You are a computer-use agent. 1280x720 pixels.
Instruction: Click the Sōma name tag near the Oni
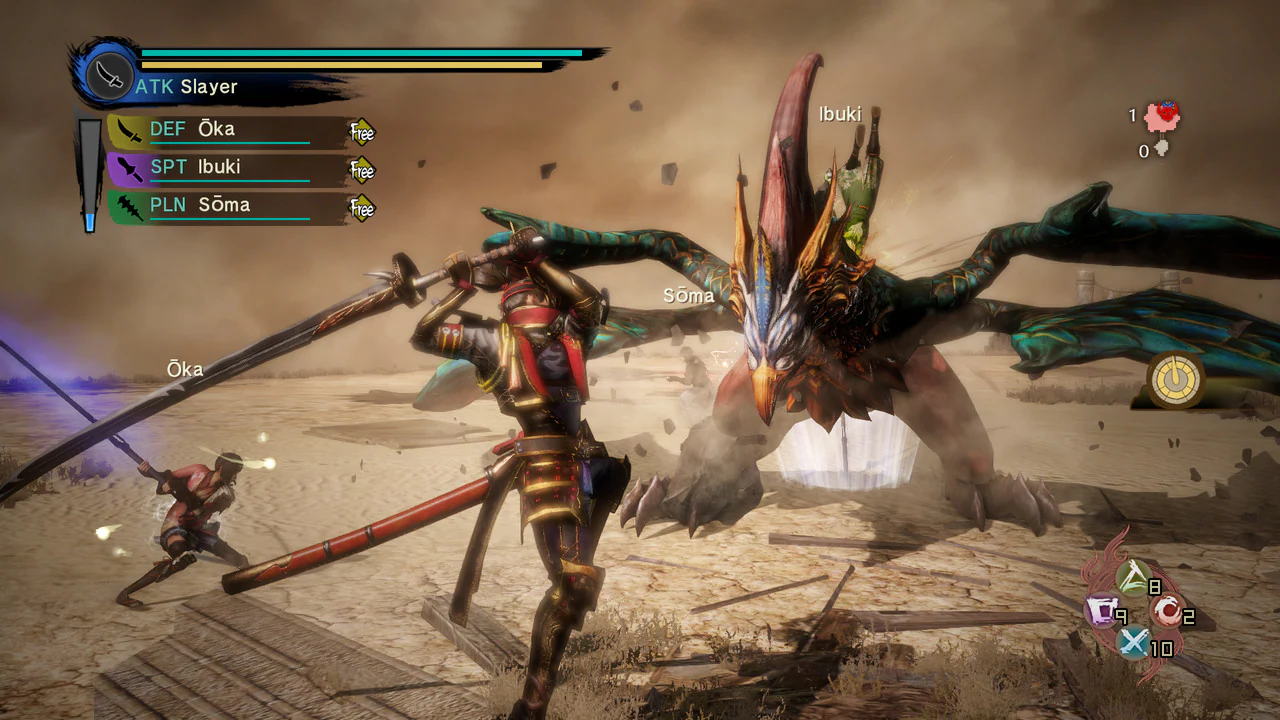point(688,295)
